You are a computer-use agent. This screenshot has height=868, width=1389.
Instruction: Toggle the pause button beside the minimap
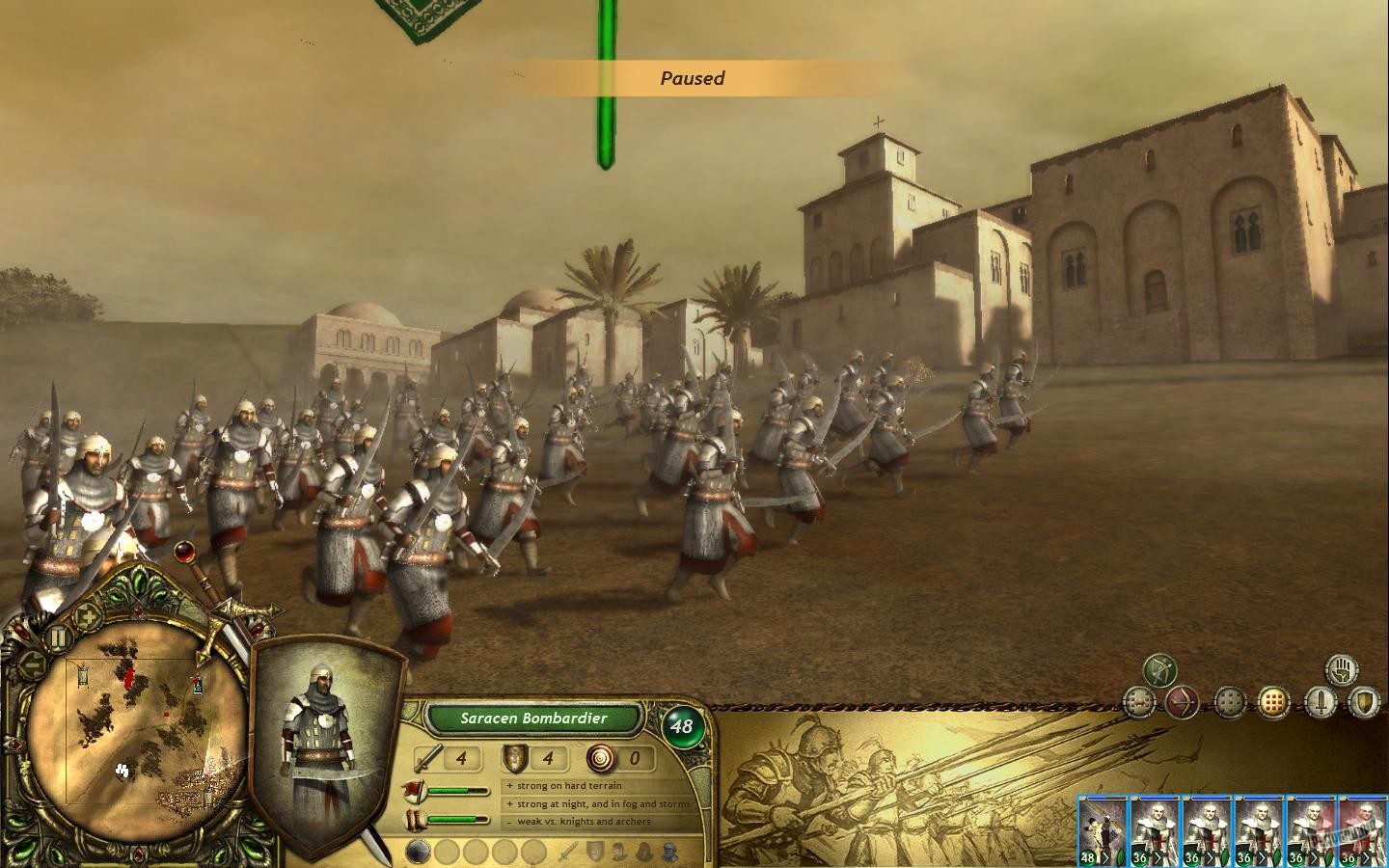(58, 637)
